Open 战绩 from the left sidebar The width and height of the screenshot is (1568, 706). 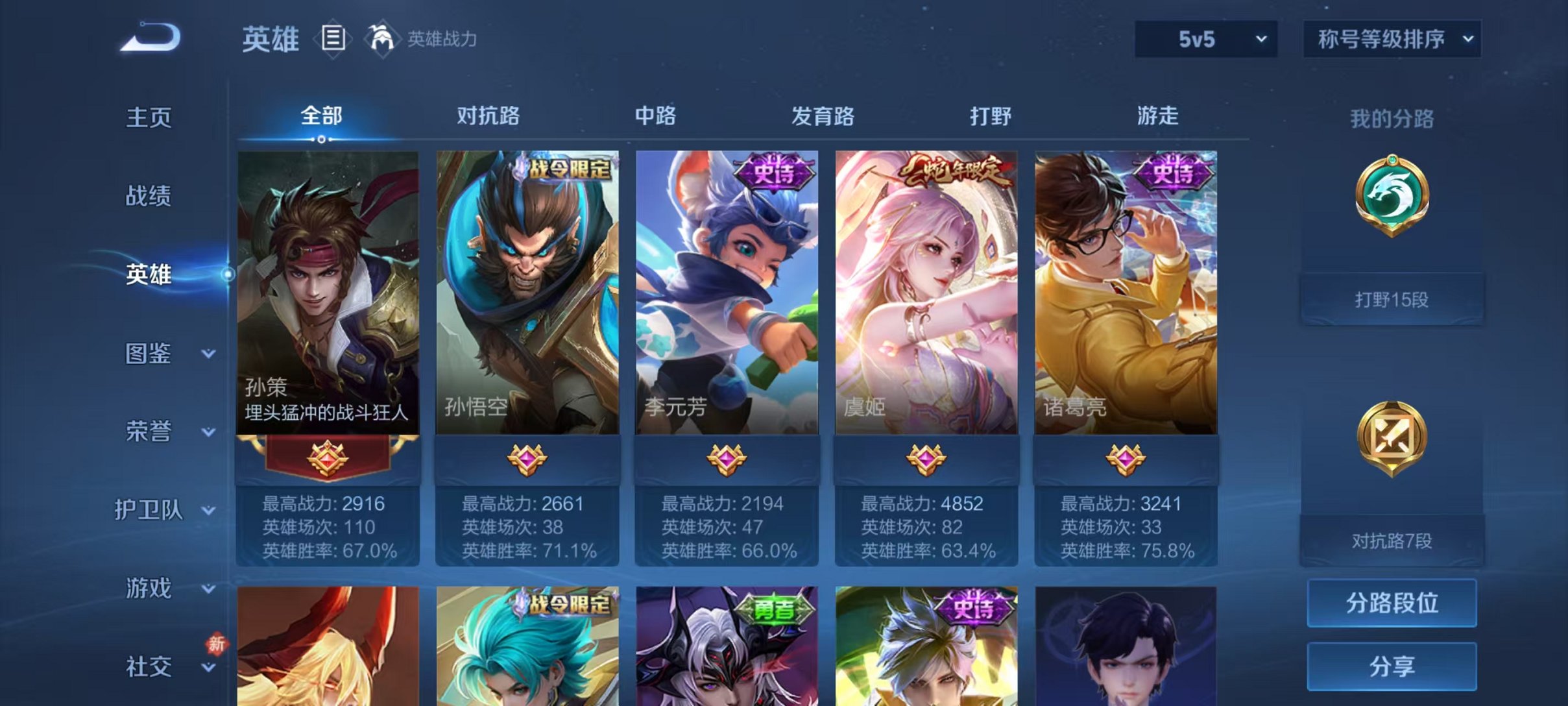150,196
